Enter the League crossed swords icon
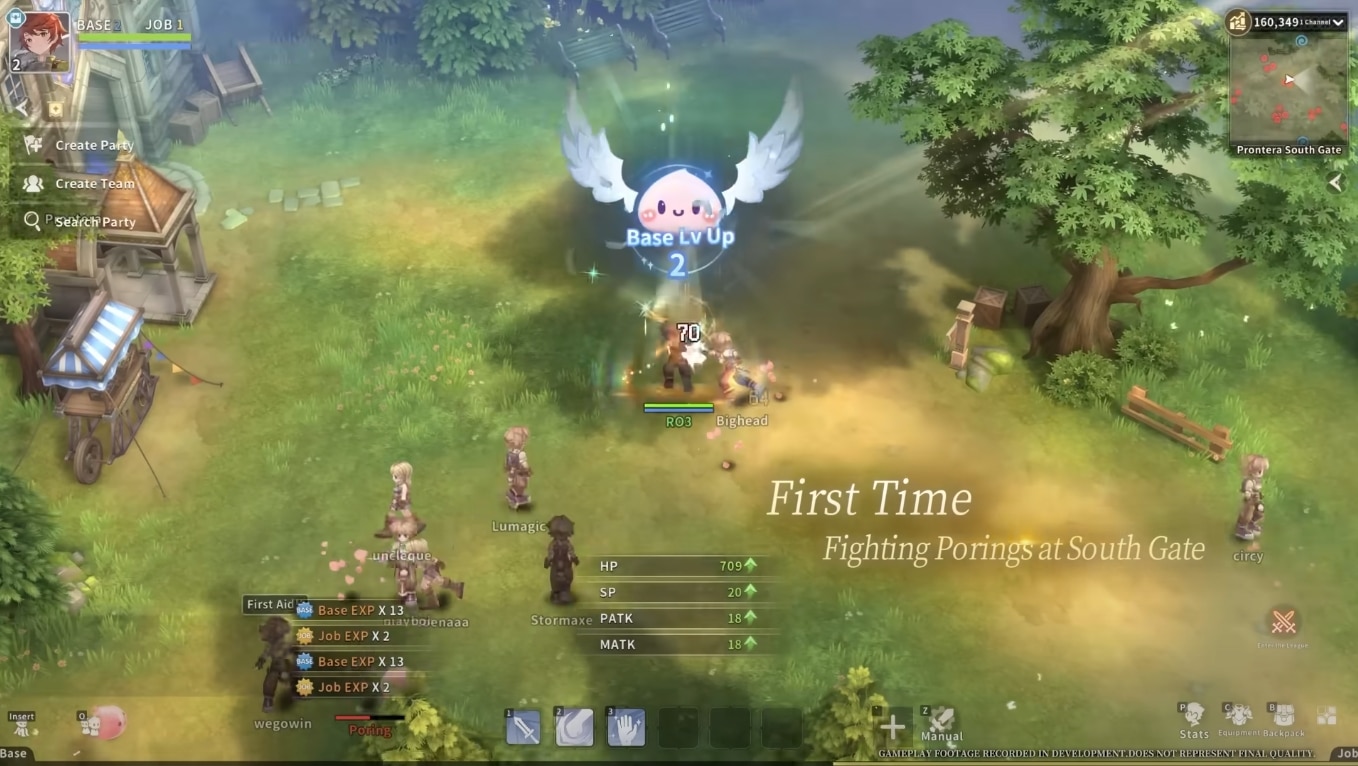1358x766 pixels. (1283, 623)
